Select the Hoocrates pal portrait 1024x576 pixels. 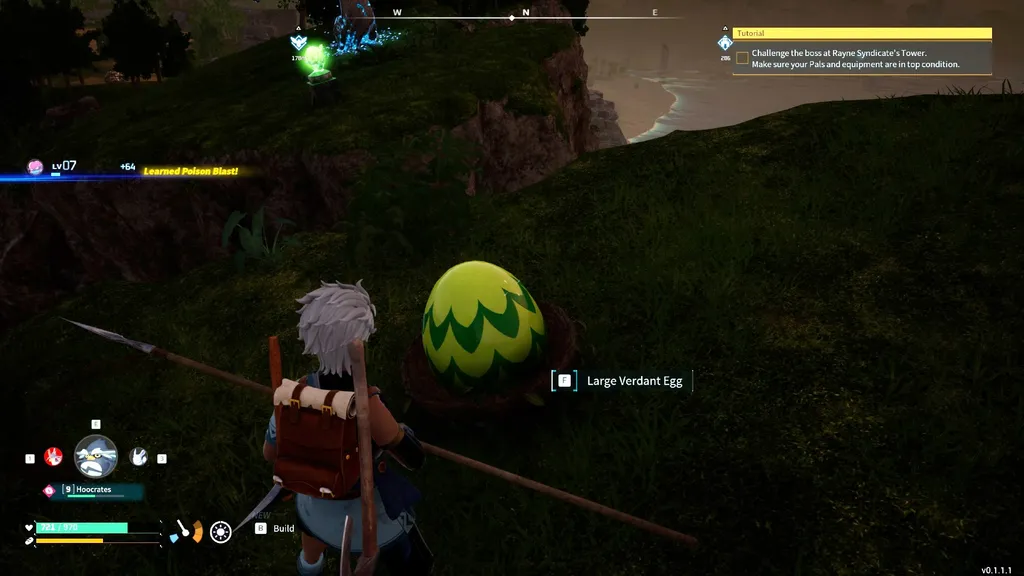click(x=96, y=457)
